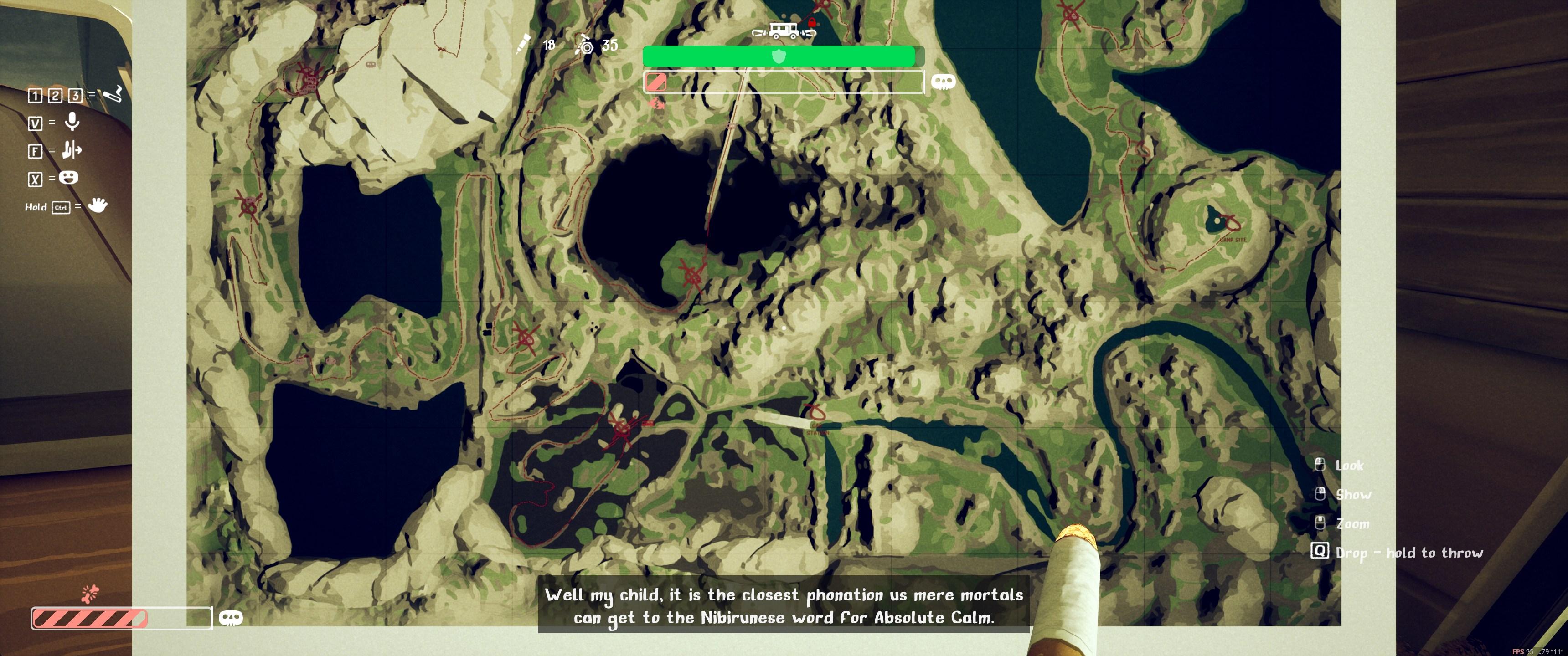This screenshot has width=1568, height=656.
Task: Click the skull icon beside the striped pink bar
Action: [x=231, y=618]
